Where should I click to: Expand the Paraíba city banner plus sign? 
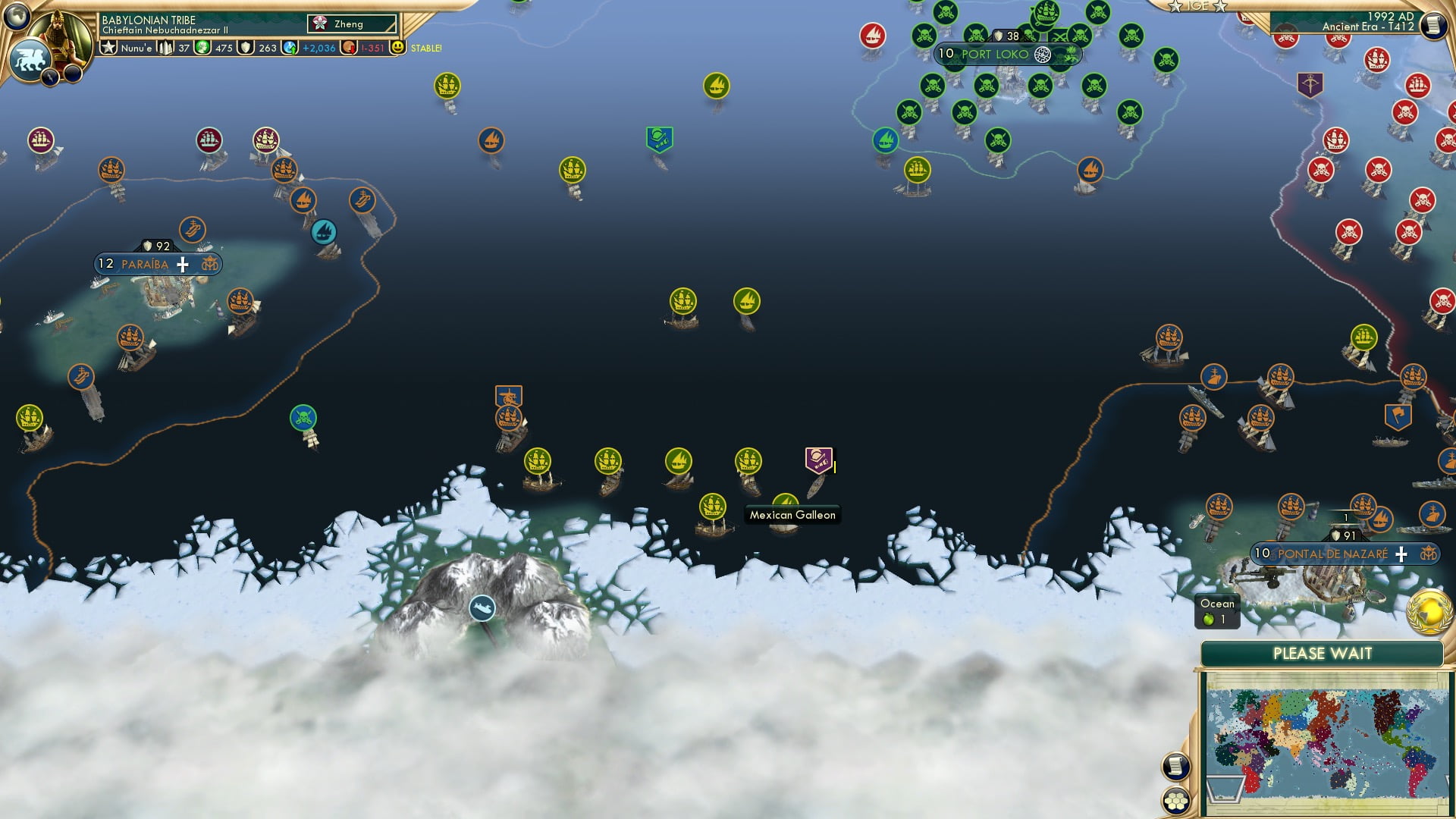182,265
